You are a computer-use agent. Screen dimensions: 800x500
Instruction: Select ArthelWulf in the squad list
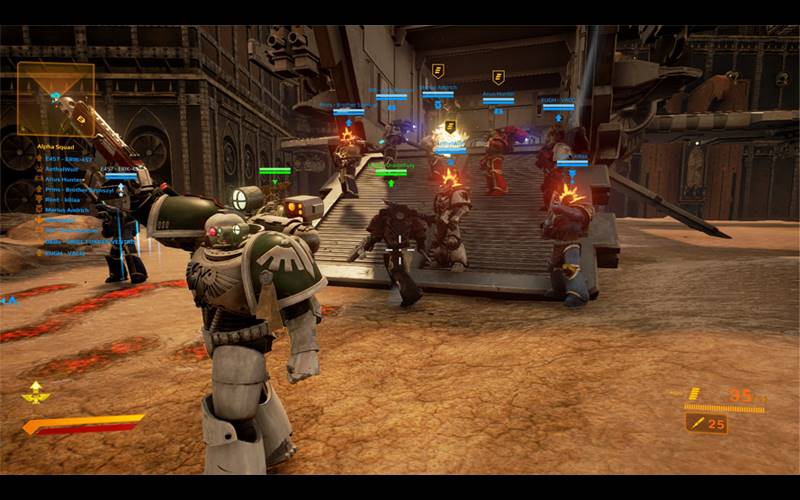coord(61,169)
